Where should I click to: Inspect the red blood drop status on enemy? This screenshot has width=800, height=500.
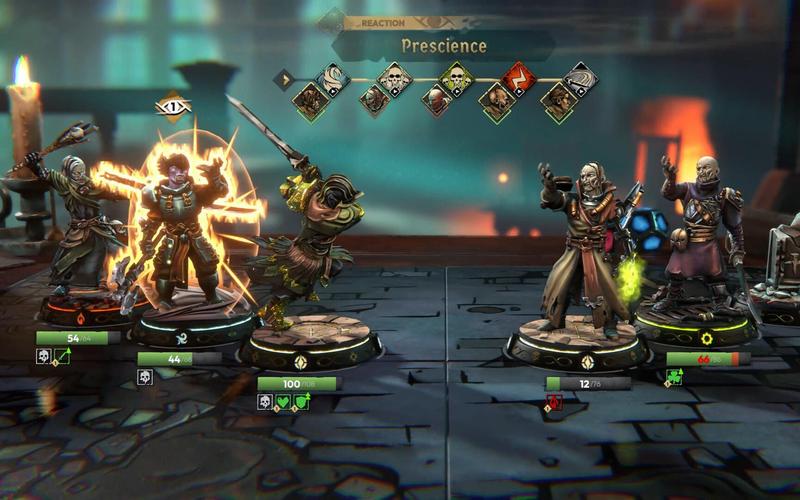(554, 402)
